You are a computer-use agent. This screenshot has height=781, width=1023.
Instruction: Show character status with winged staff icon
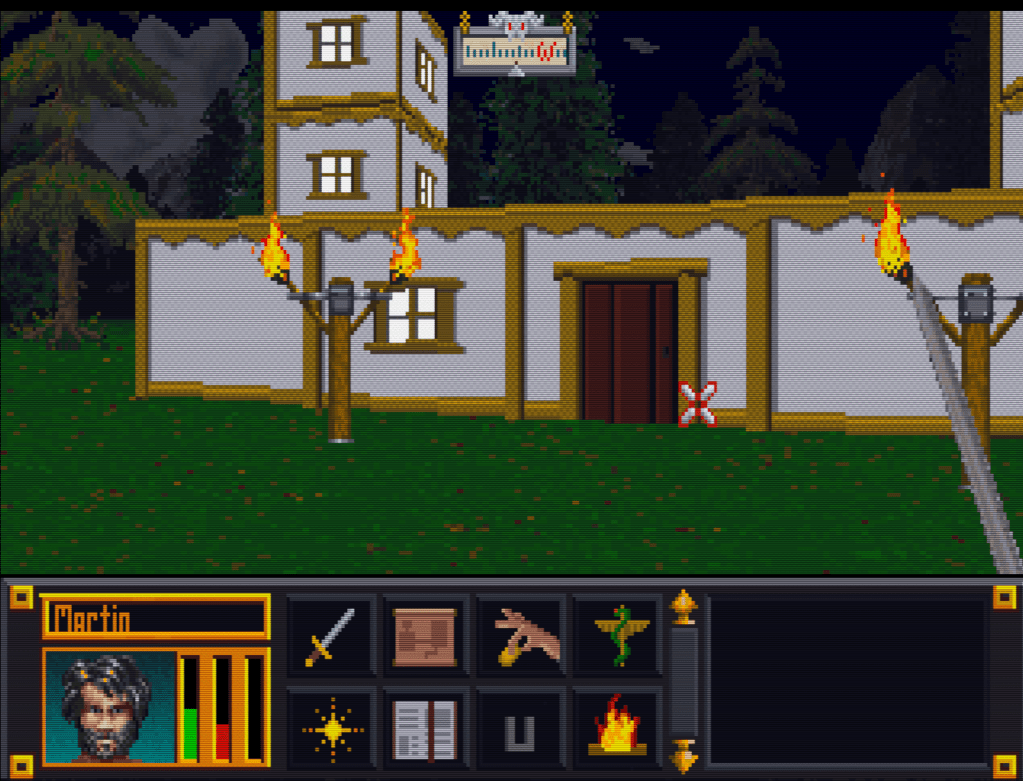pos(618,637)
